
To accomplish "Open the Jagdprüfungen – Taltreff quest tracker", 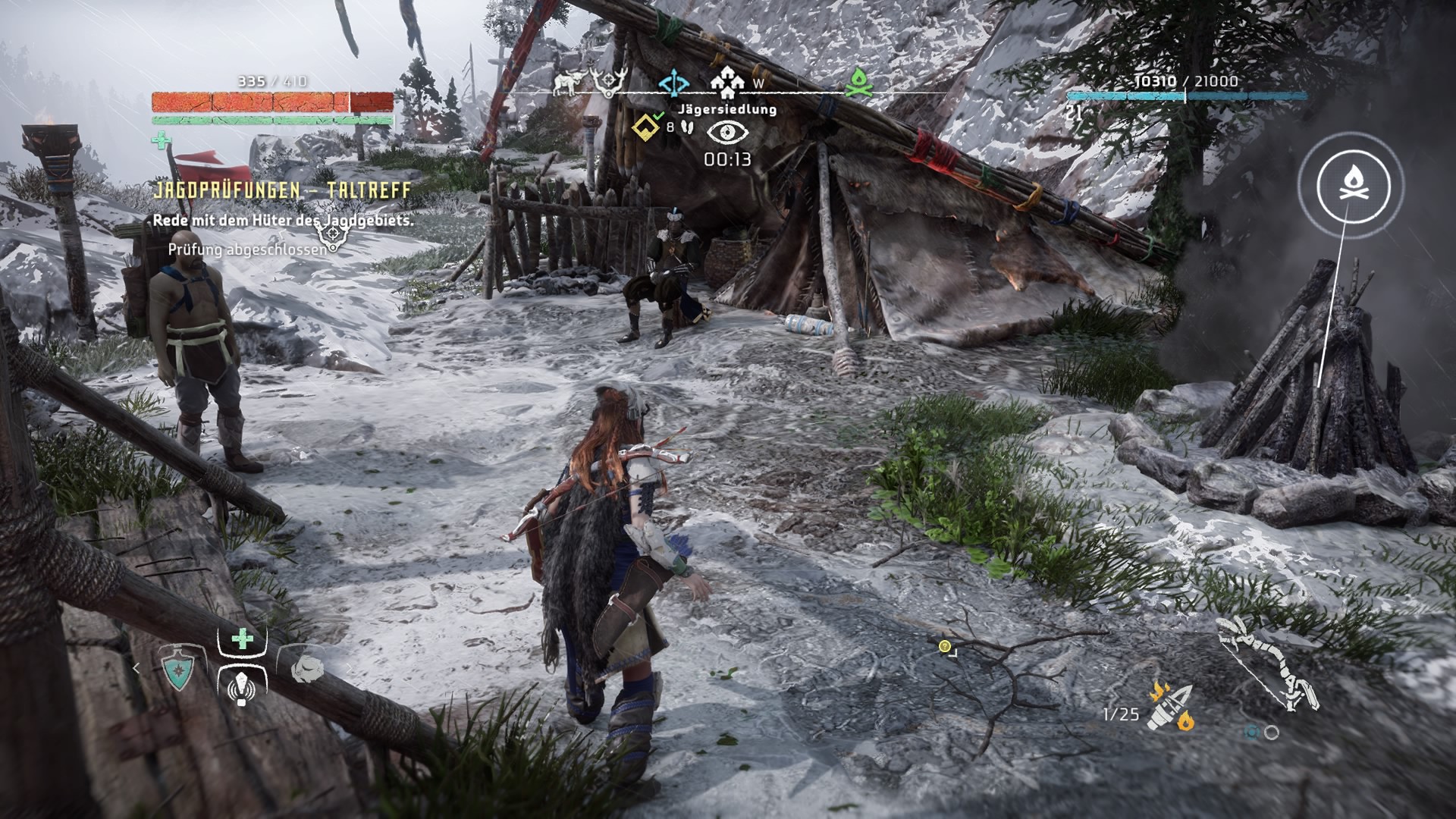I will point(281,190).
